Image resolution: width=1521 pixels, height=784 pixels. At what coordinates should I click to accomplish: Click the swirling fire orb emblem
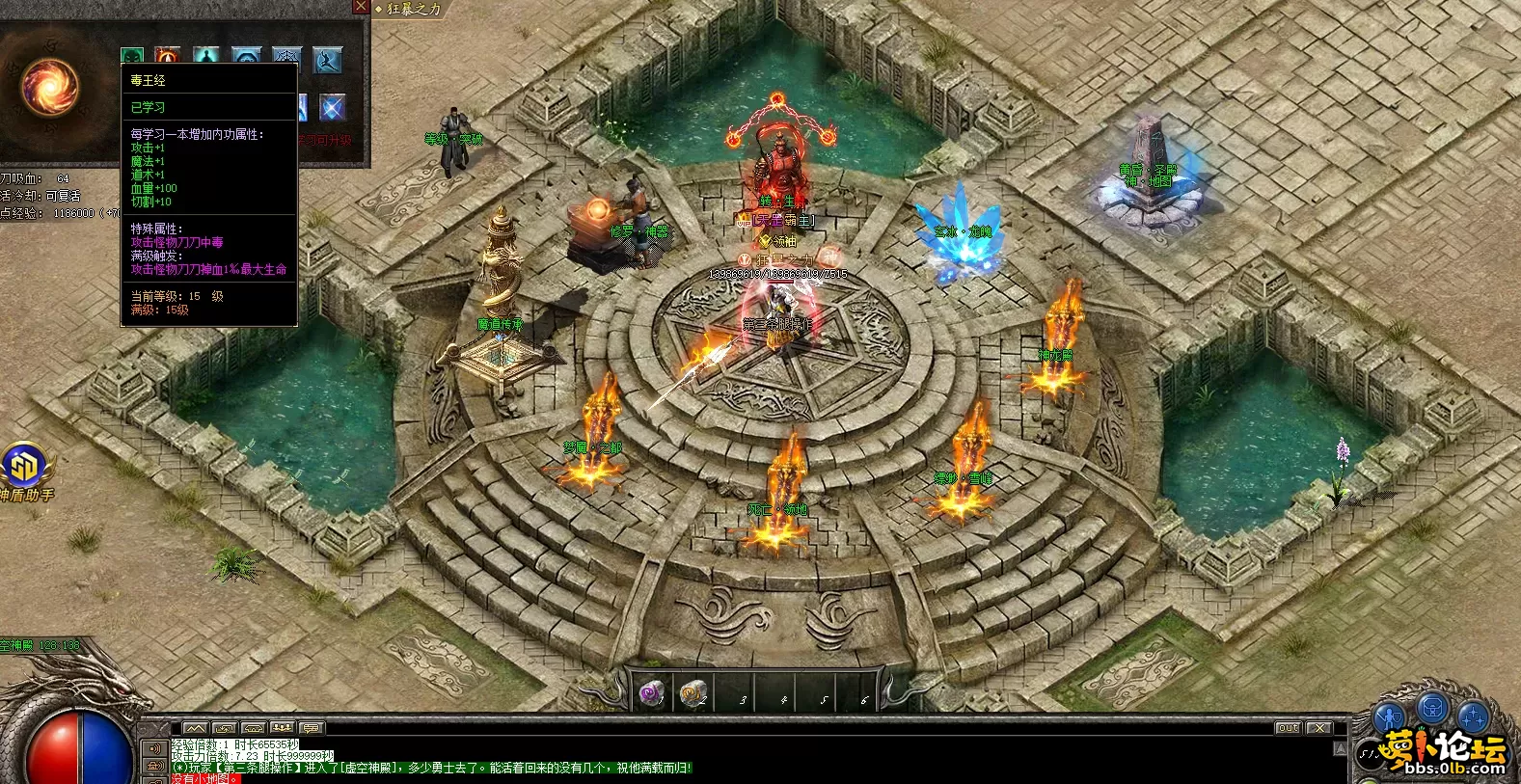(x=51, y=86)
